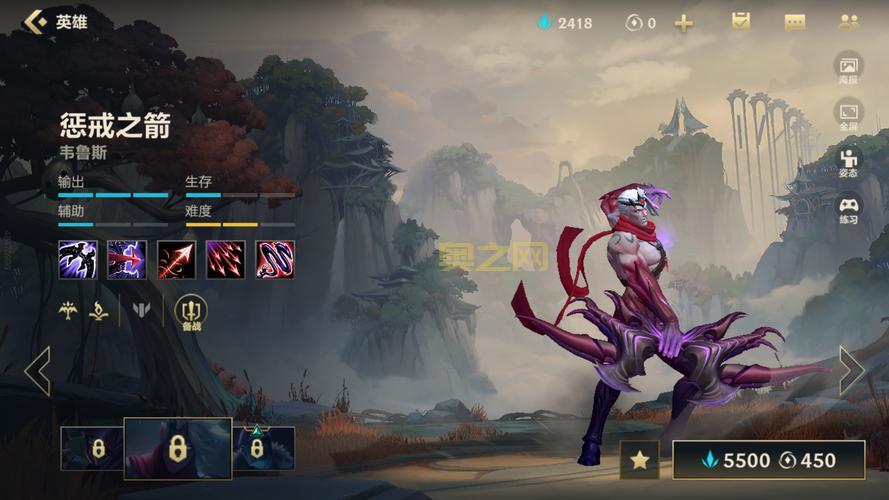Choose the large centre locked skin thumbnail
This screenshot has width=889, height=500.
[x=178, y=448]
